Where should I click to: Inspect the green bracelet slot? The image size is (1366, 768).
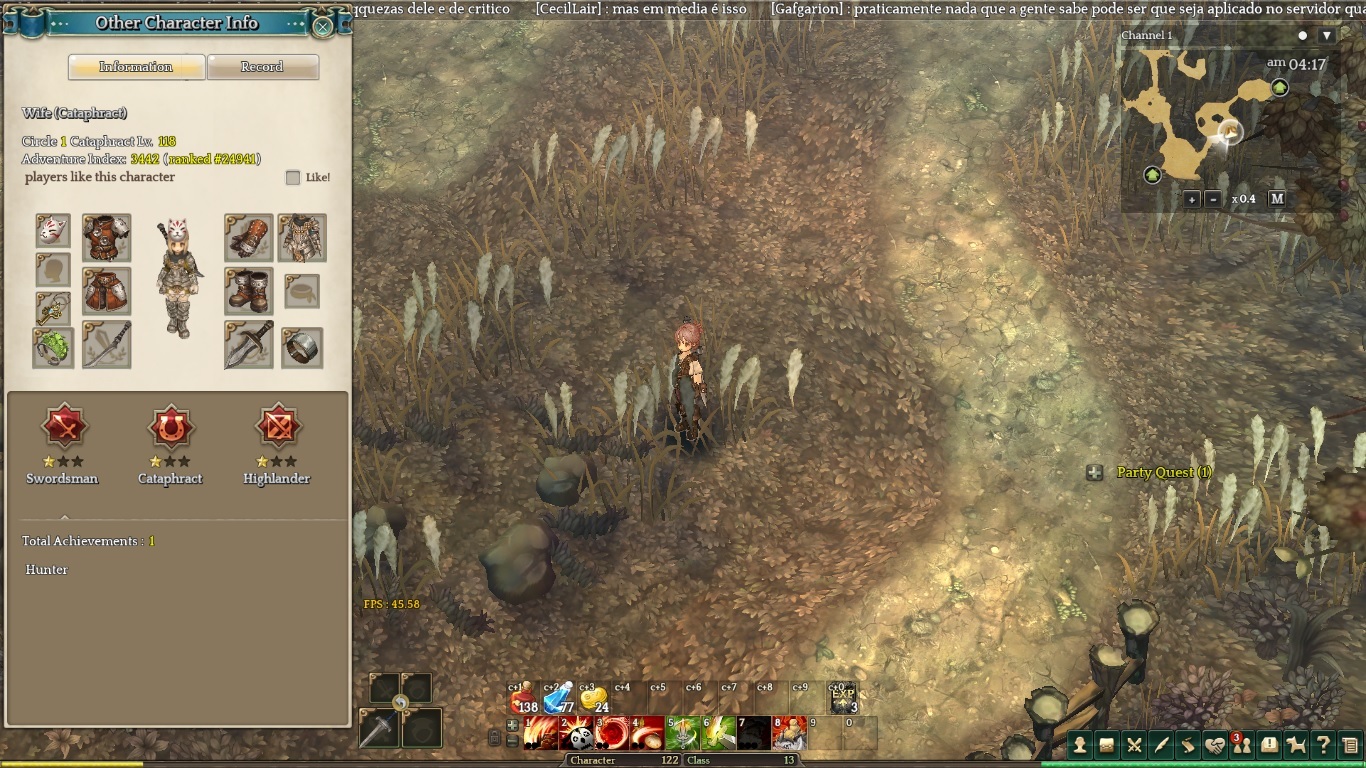tap(53, 347)
